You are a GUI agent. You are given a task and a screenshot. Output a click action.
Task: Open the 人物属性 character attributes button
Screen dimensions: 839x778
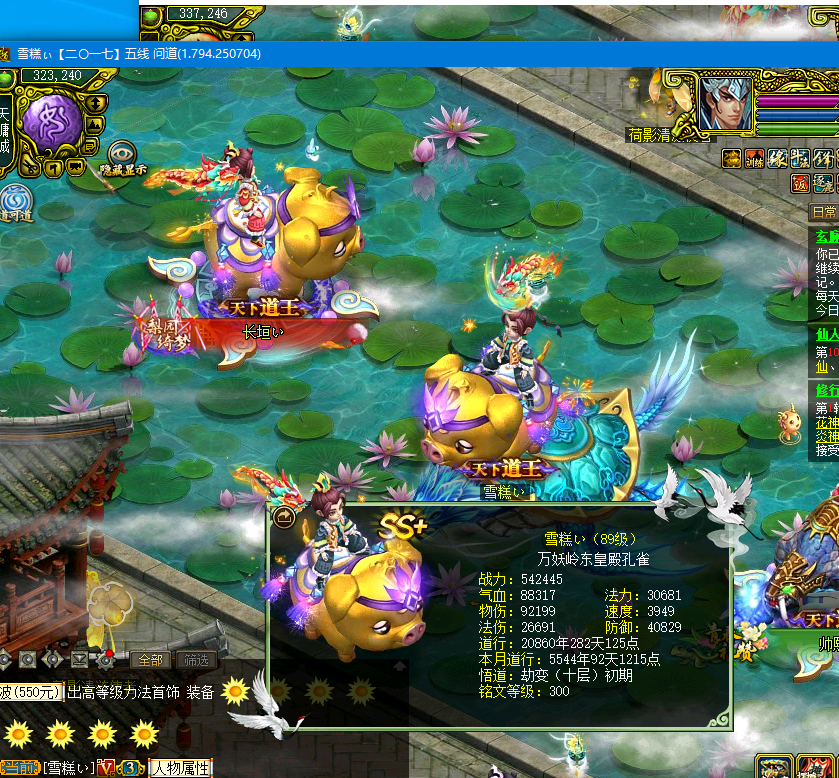[x=181, y=768]
